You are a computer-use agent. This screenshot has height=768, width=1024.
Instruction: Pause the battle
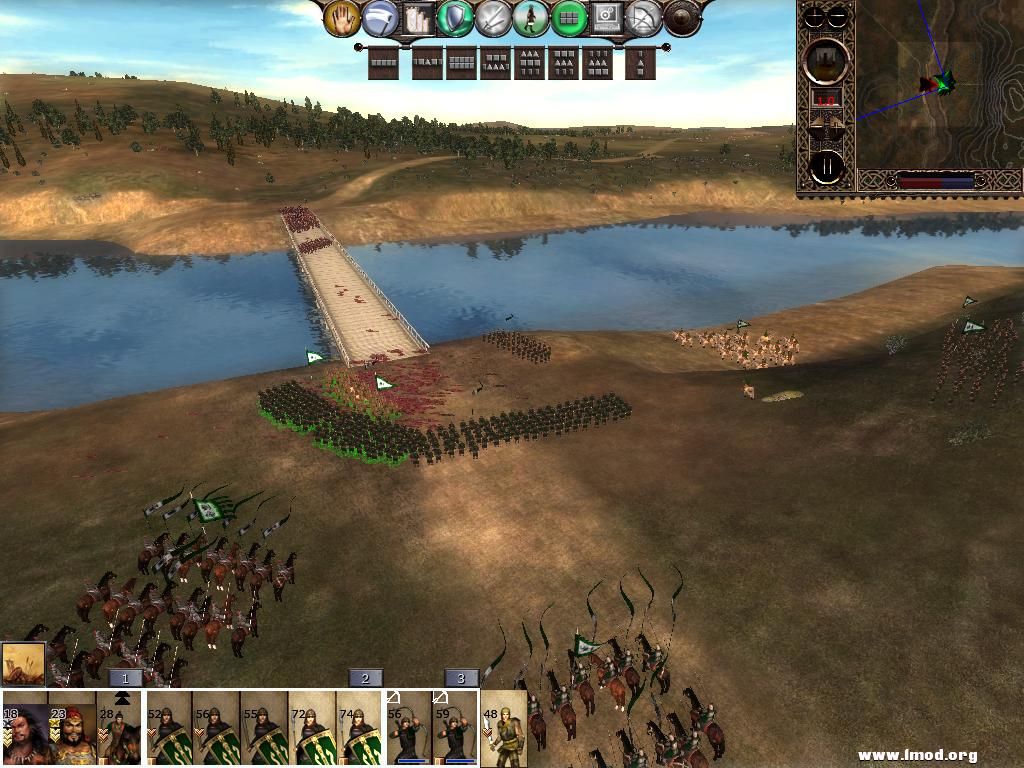click(827, 167)
